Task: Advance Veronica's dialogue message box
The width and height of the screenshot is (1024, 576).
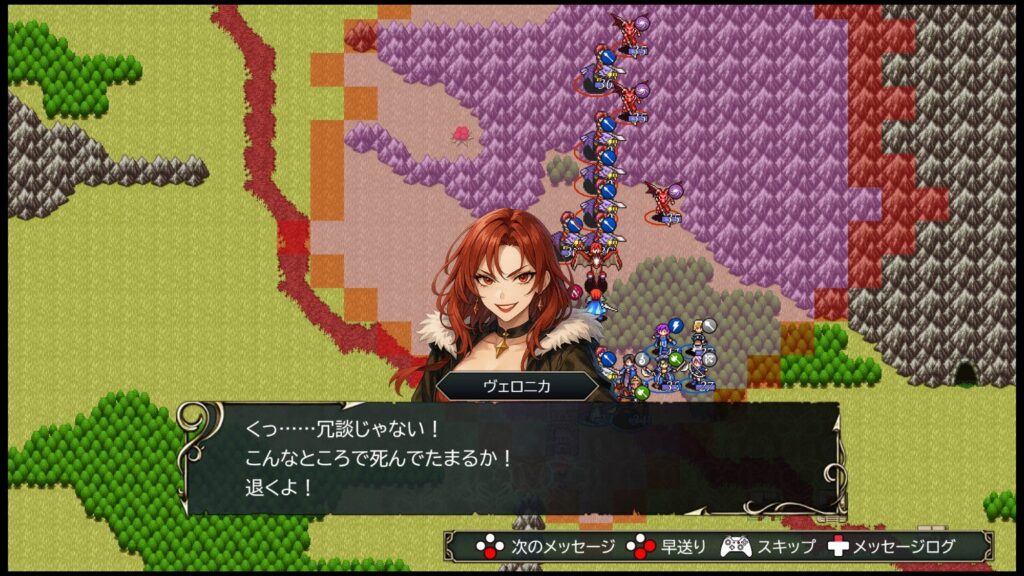Action: 510,458
